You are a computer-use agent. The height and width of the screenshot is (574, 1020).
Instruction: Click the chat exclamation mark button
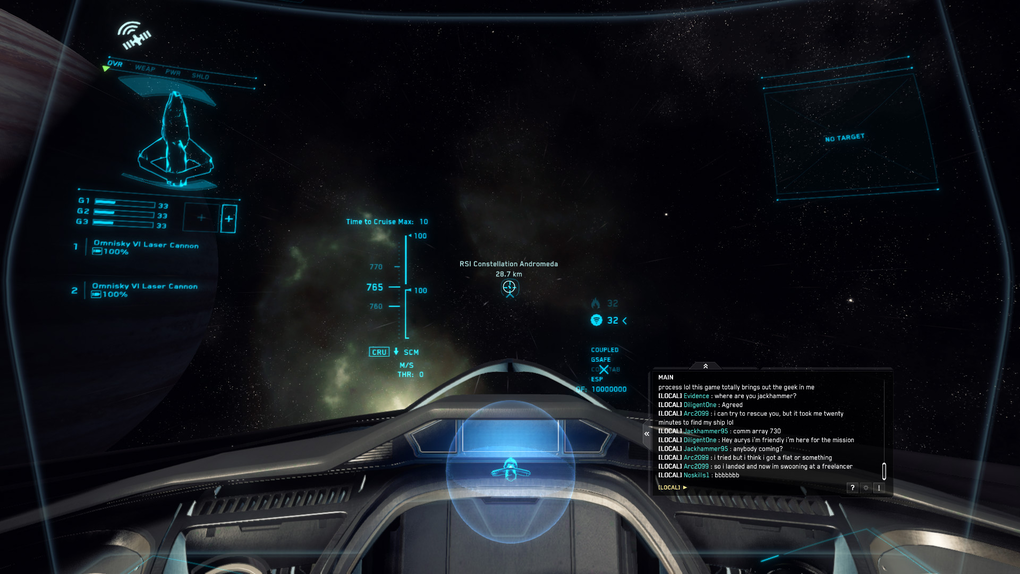click(878, 487)
